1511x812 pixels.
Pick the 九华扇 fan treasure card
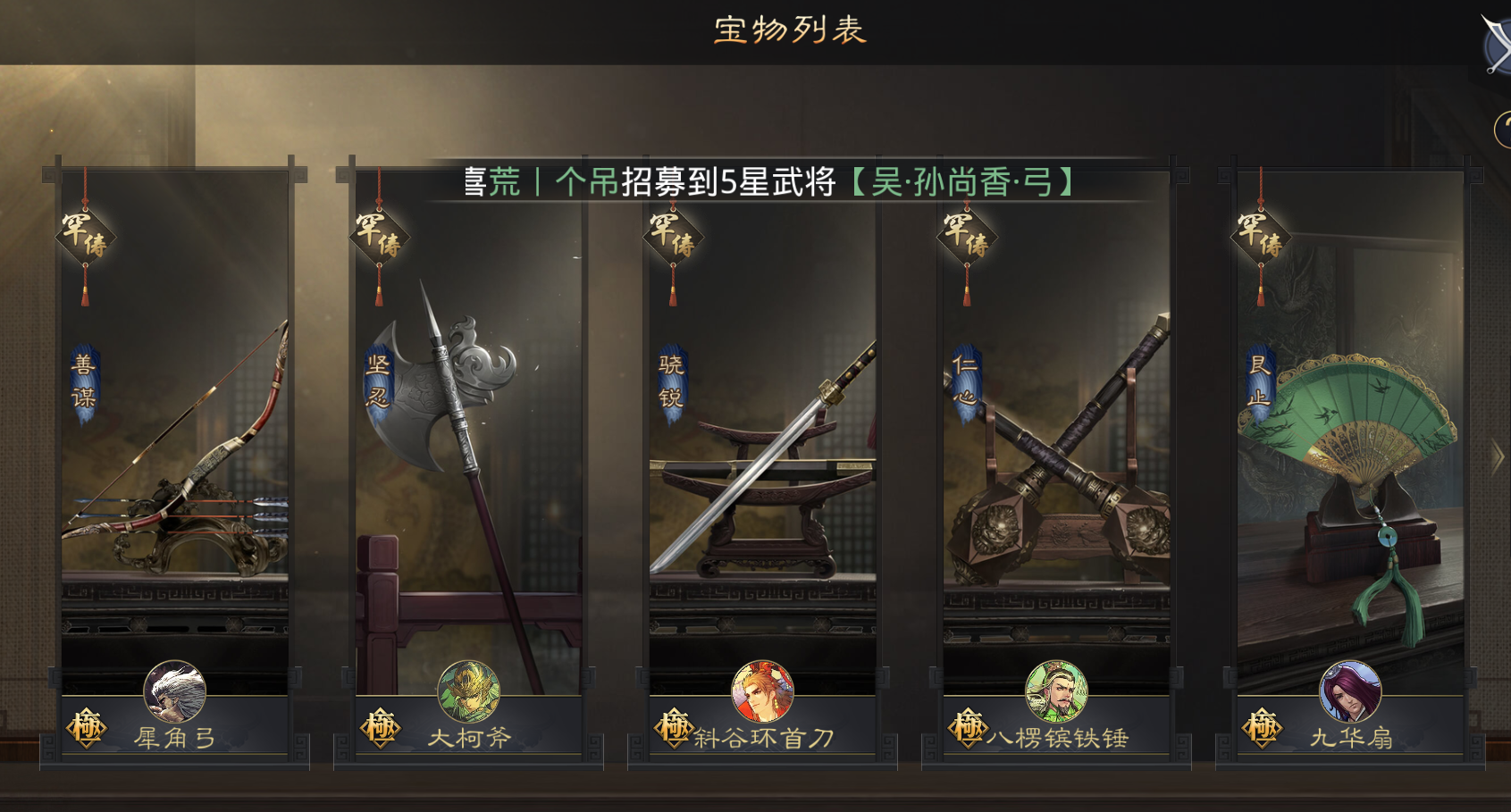coord(1350,447)
